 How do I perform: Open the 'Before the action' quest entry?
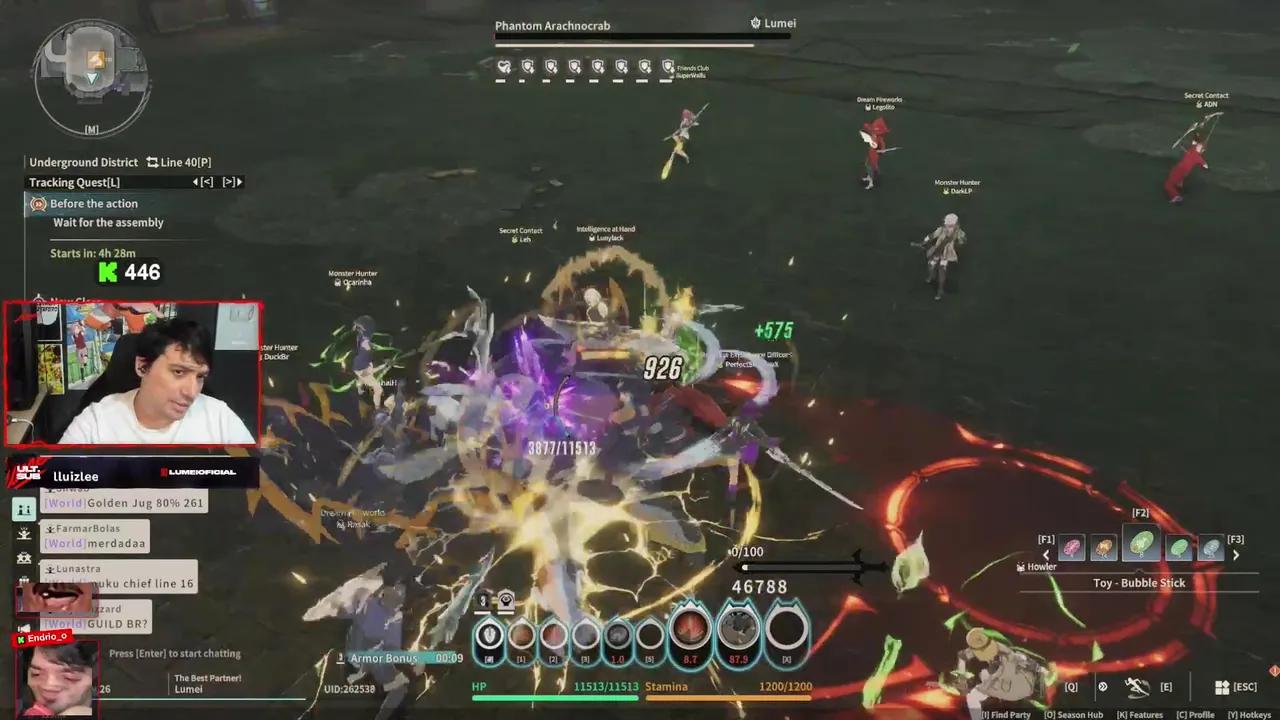[x=94, y=204]
